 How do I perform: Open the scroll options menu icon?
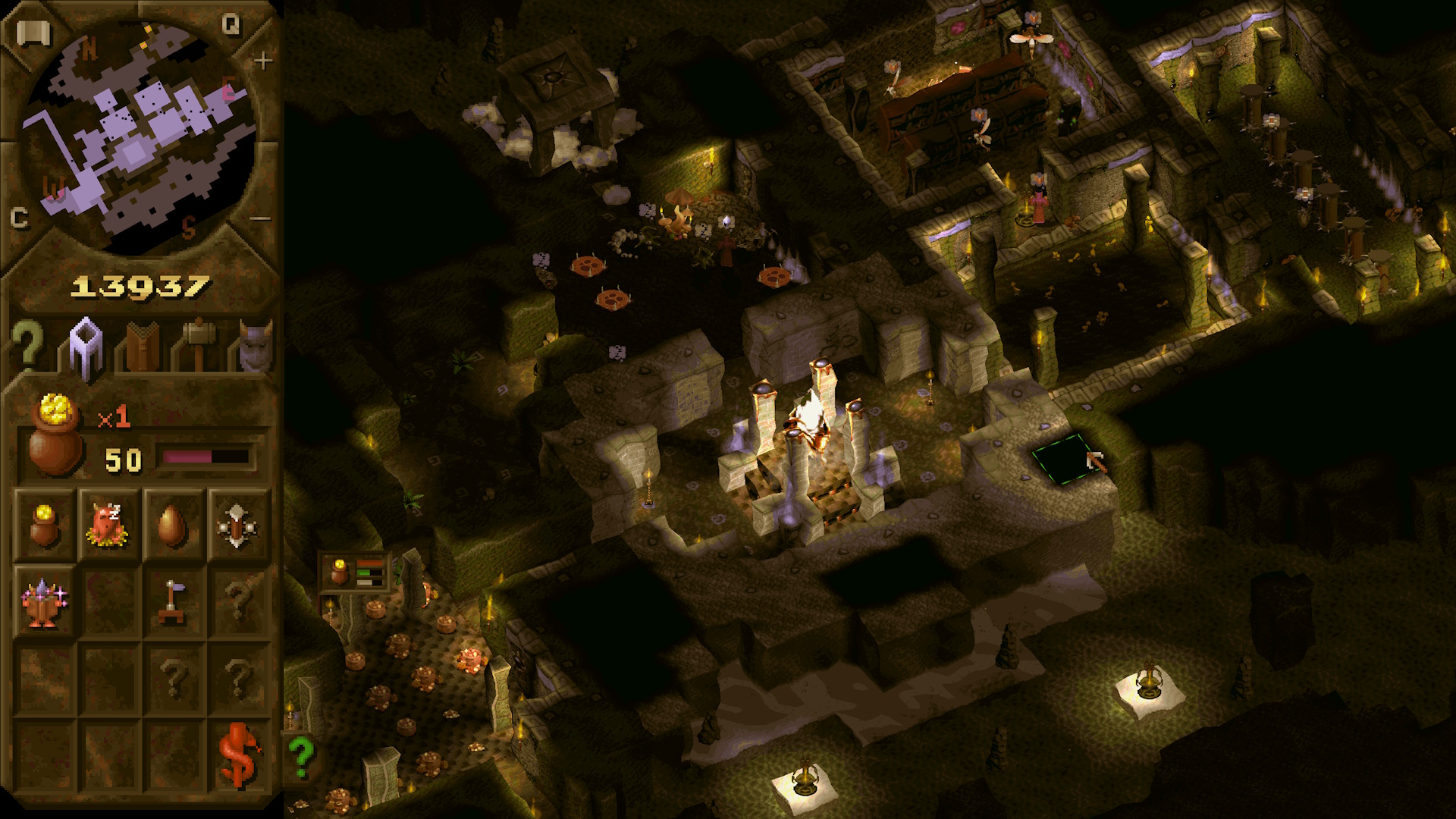coord(33,33)
